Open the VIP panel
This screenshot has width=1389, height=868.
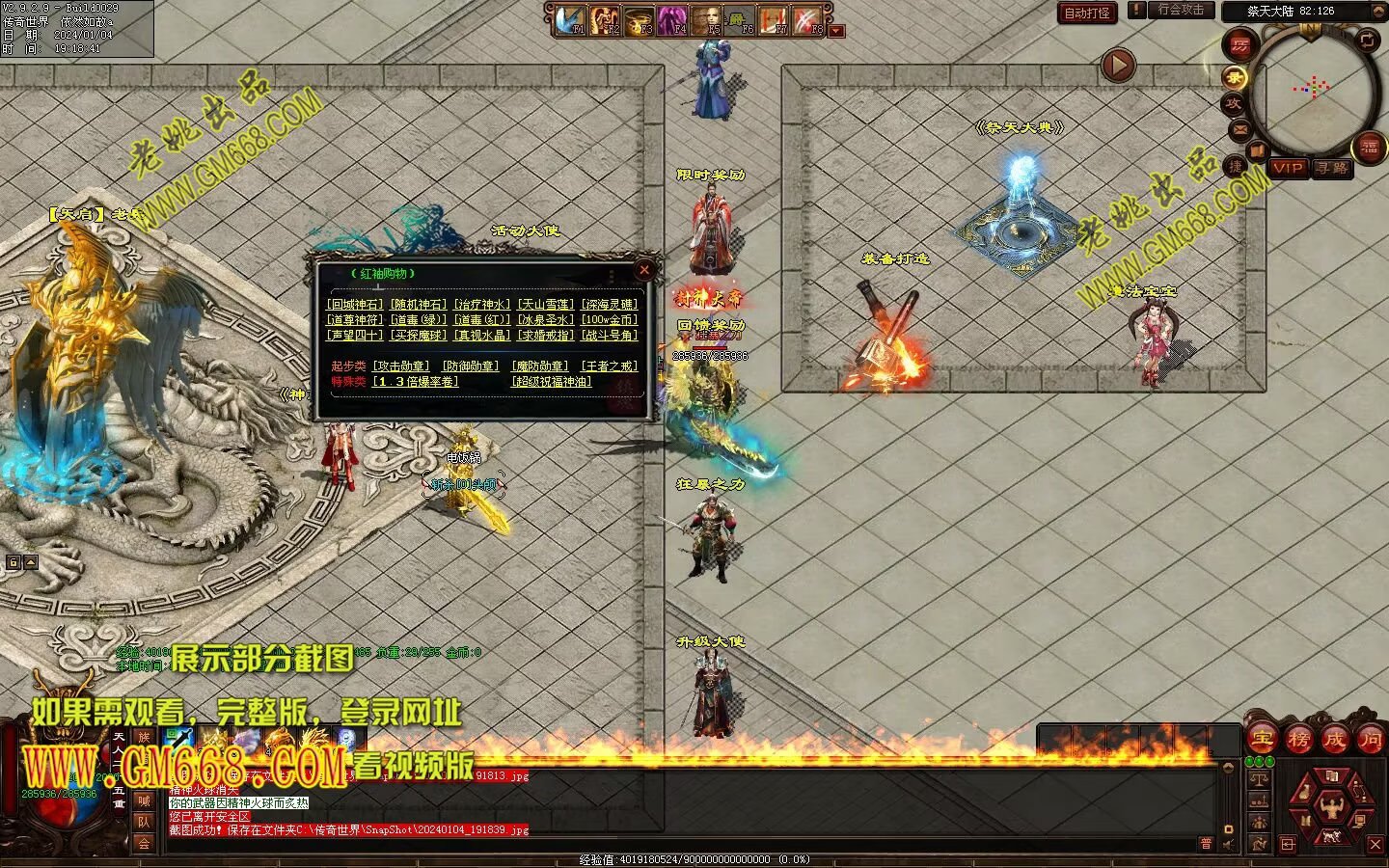[1288, 168]
